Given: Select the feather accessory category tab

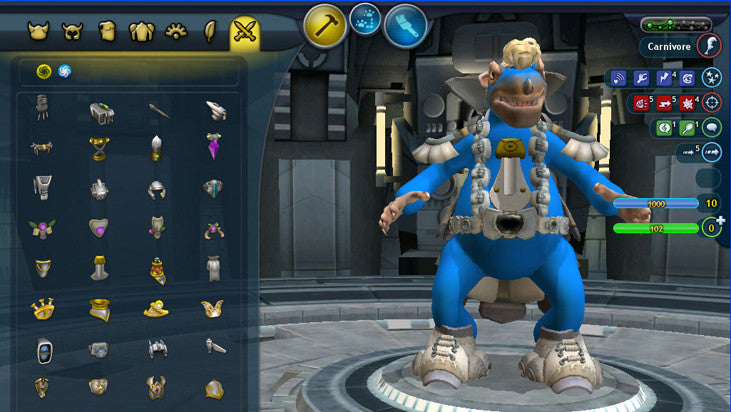Looking at the screenshot, I should [x=211, y=32].
